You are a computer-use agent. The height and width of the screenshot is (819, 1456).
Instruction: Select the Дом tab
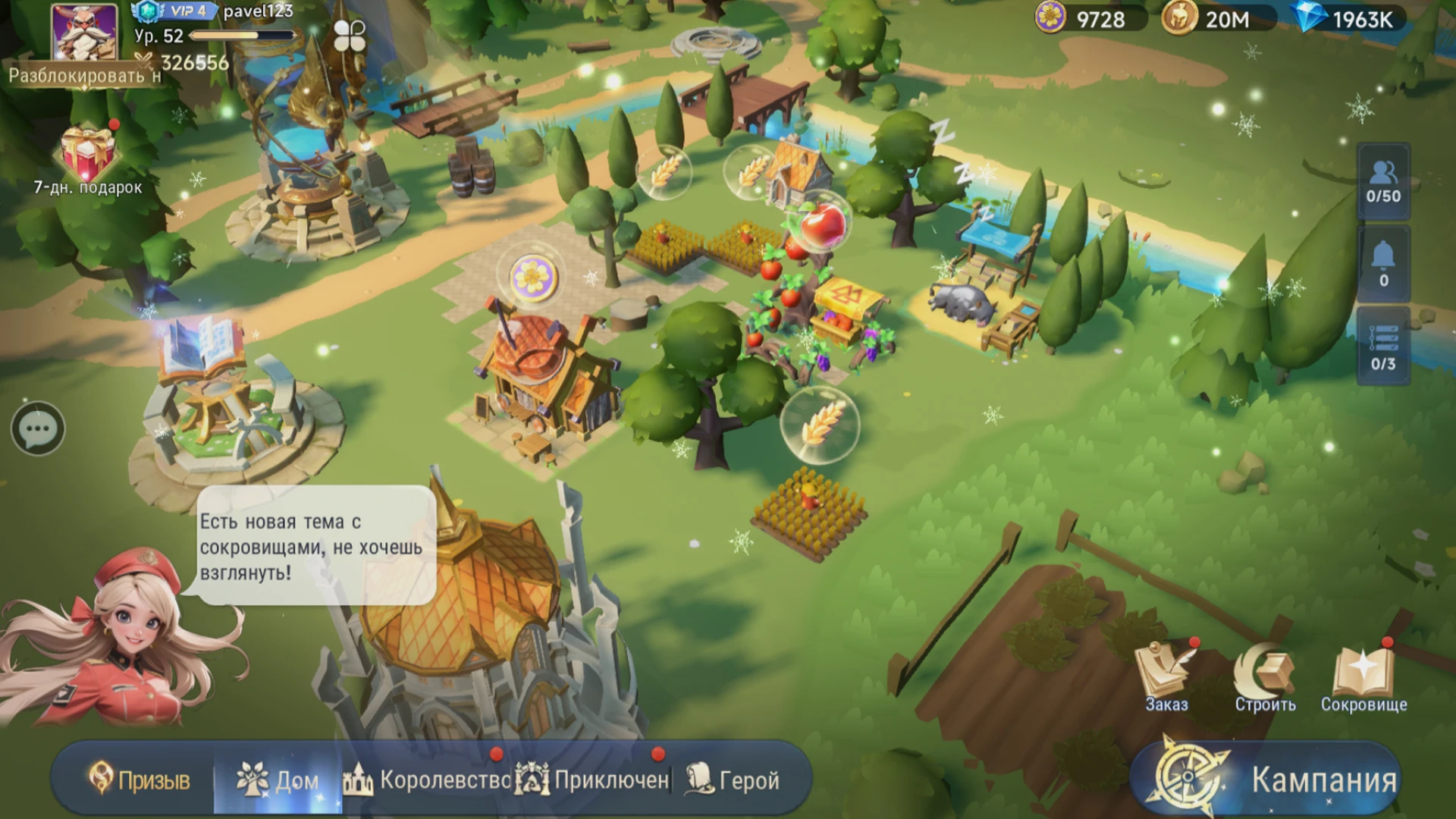pyautogui.click(x=278, y=780)
